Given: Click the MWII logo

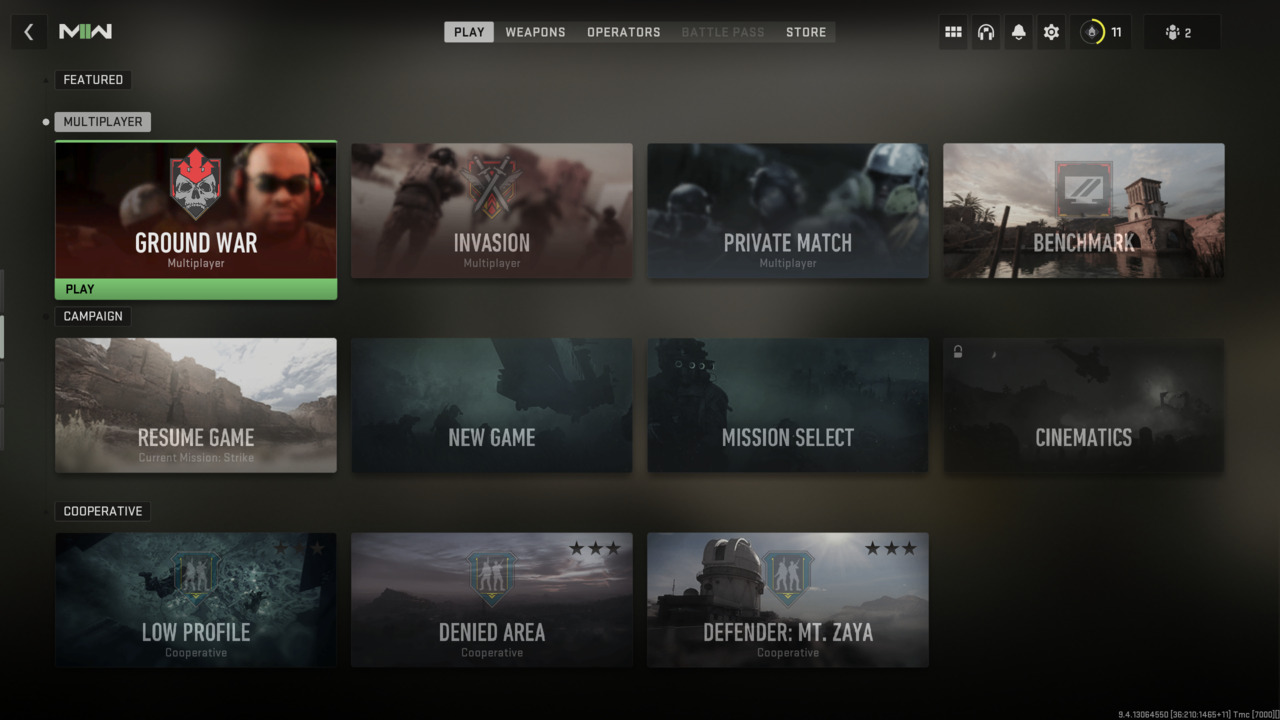Looking at the screenshot, I should (x=86, y=31).
